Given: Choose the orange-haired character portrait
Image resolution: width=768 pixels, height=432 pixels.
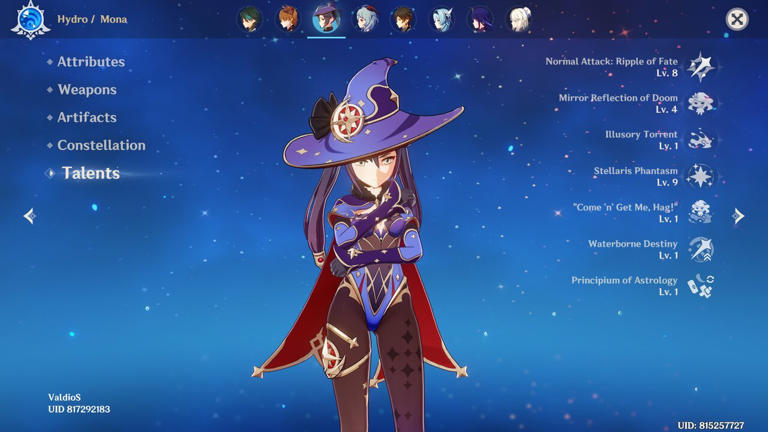Looking at the screenshot, I should click(x=288, y=19).
